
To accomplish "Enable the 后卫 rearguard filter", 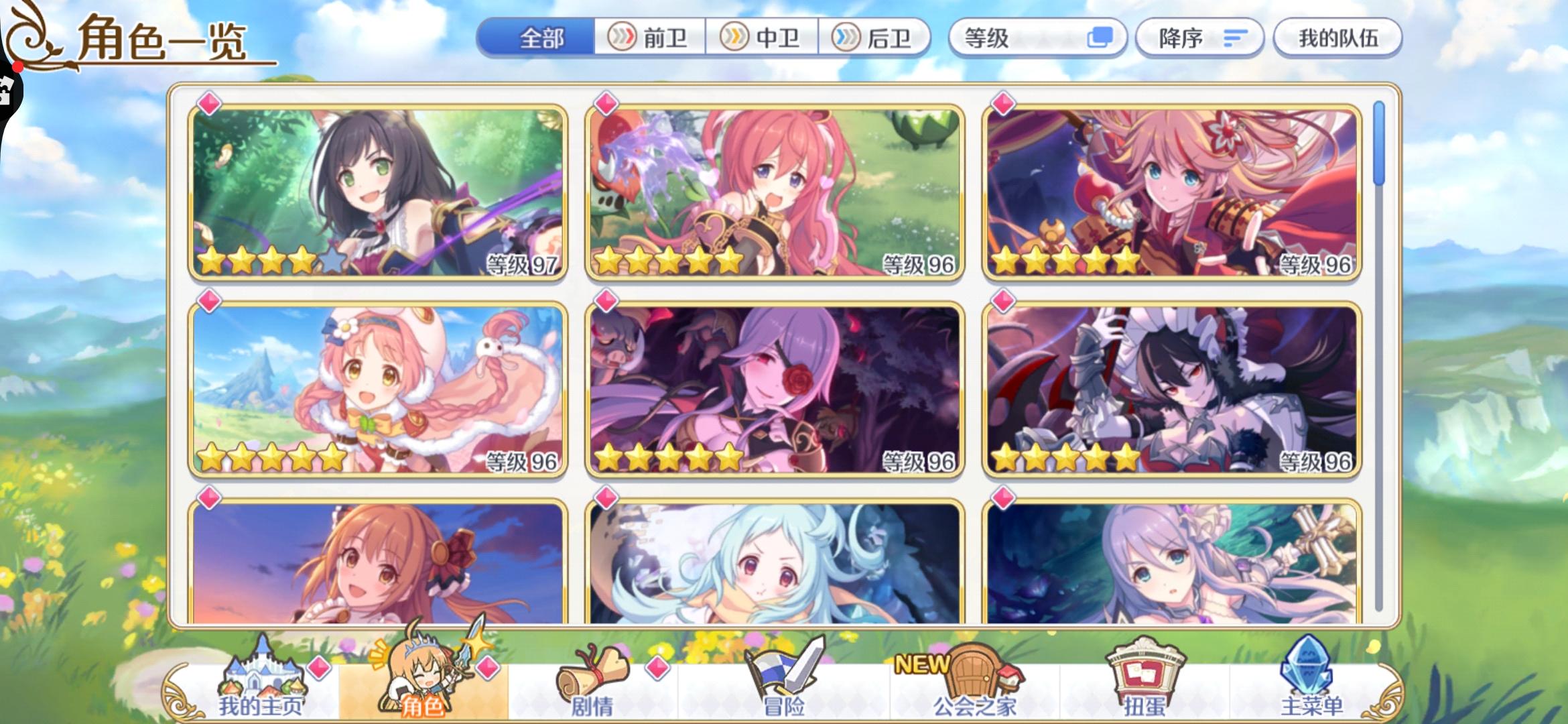I will [x=864, y=38].
